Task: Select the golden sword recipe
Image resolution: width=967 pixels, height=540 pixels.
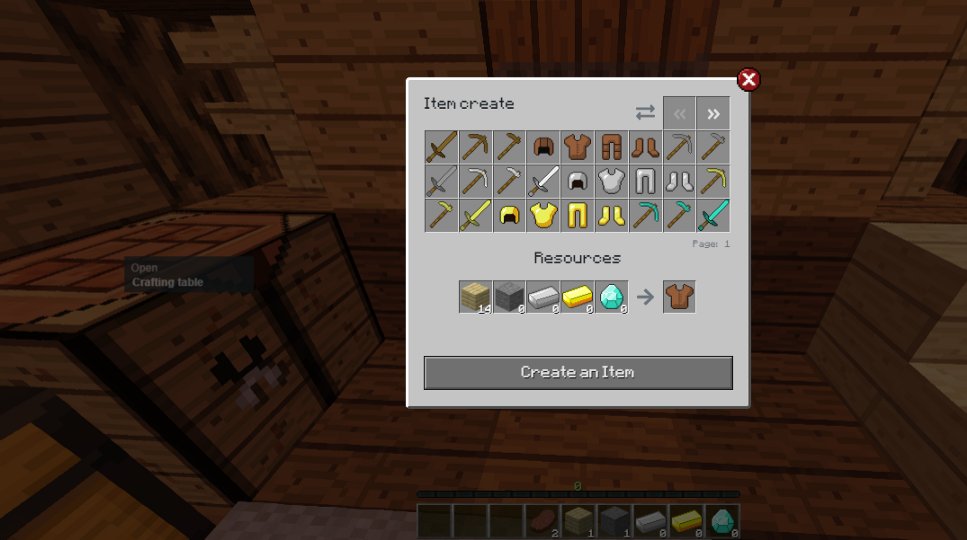Action: pyautogui.click(x=475, y=215)
